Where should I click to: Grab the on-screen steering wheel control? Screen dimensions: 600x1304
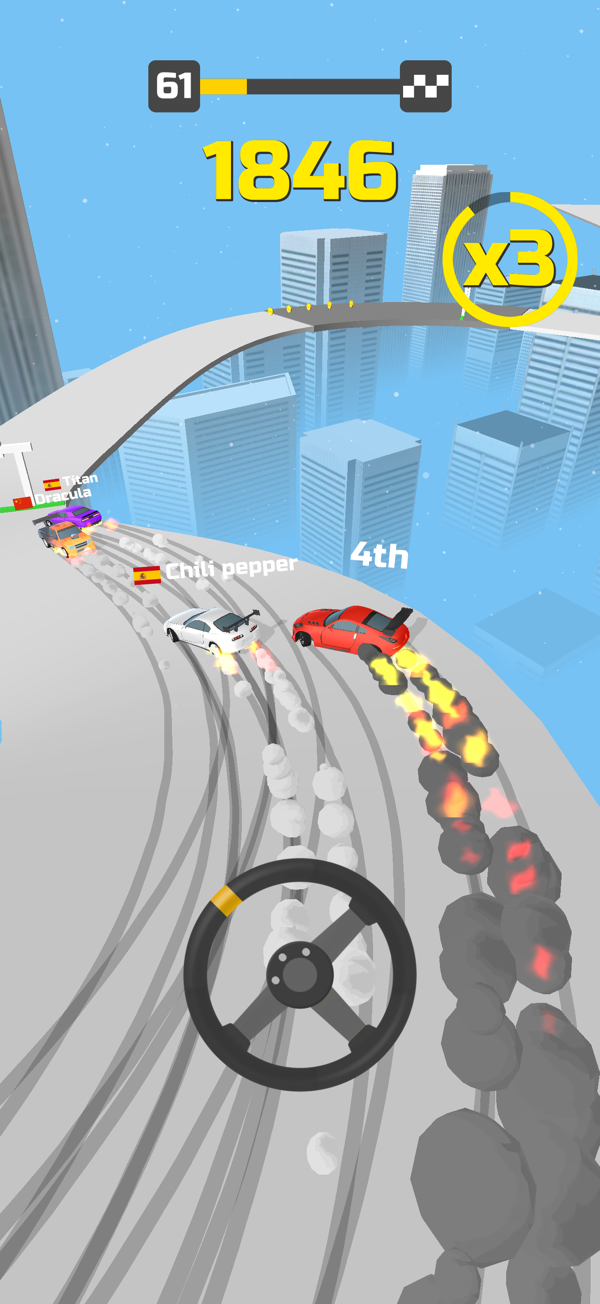coord(299,972)
